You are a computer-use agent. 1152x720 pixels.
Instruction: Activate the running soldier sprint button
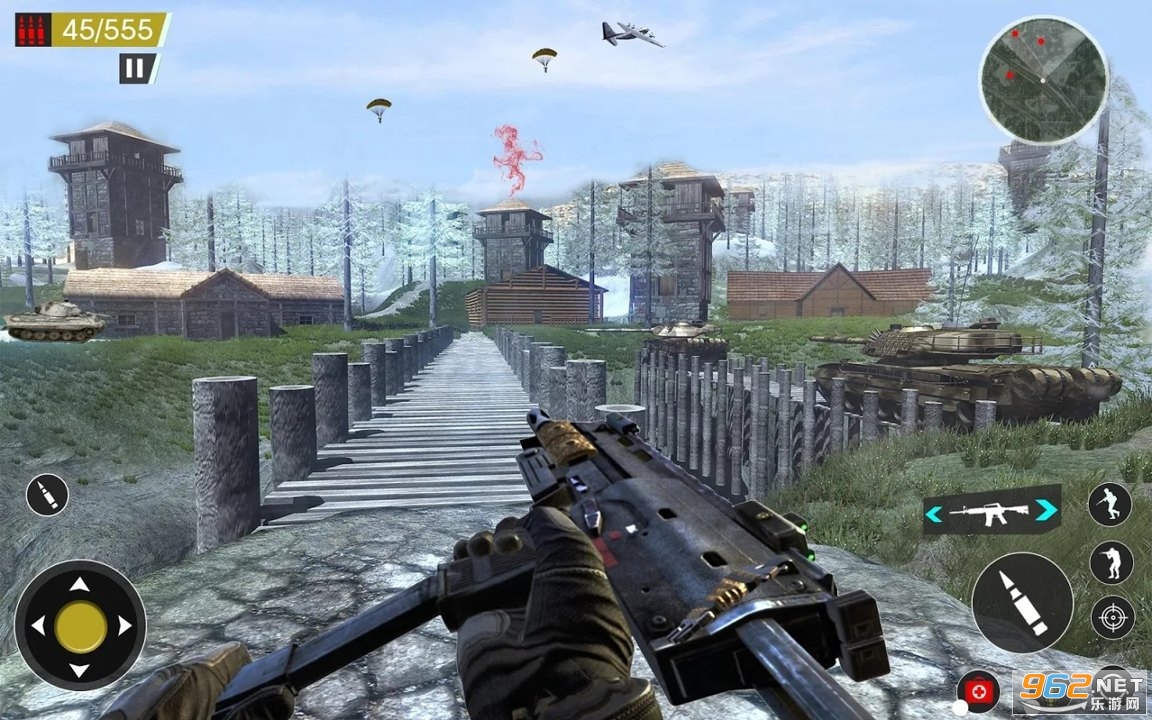(1110, 504)
